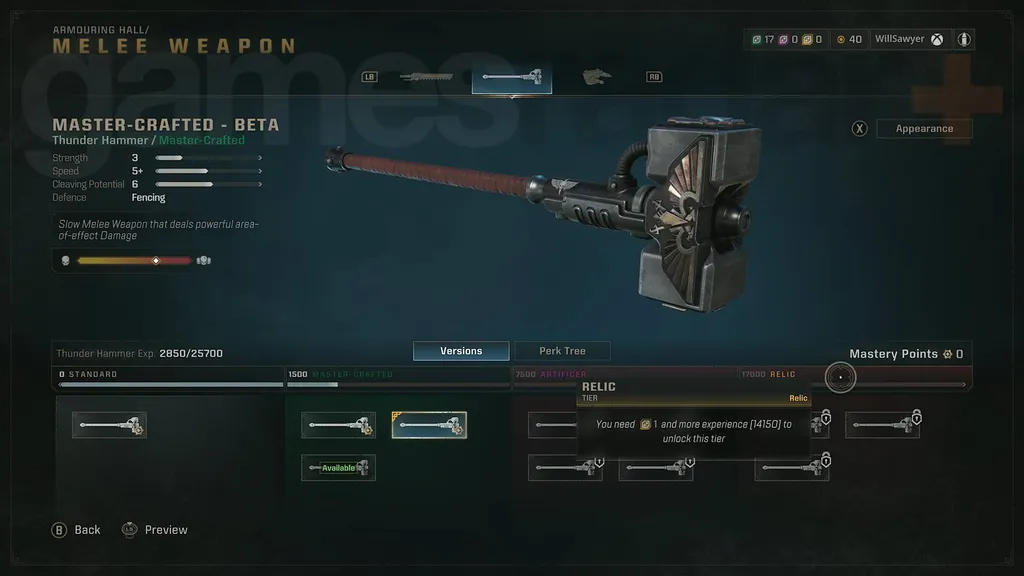Choose the hammer version marked Available
1024x576 pixels.
(x=338, y=467)
